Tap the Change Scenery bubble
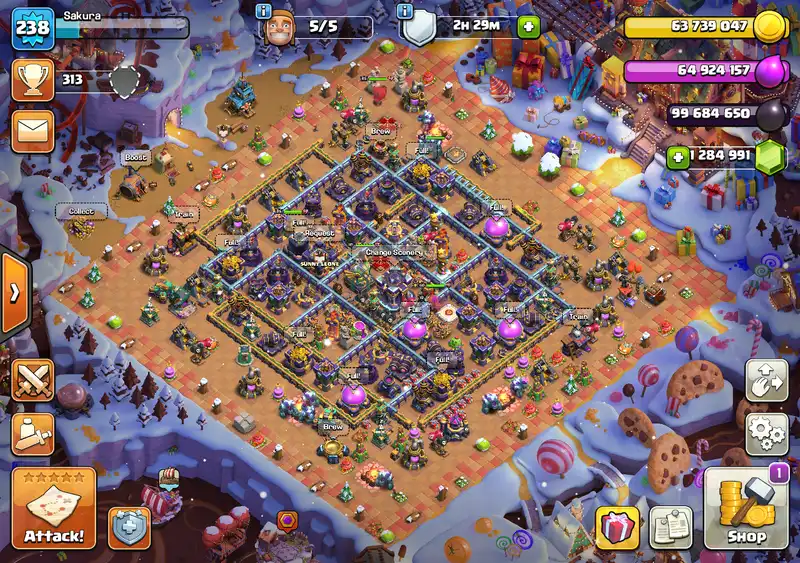The image size is (800, 563). [x=392, y=252]
